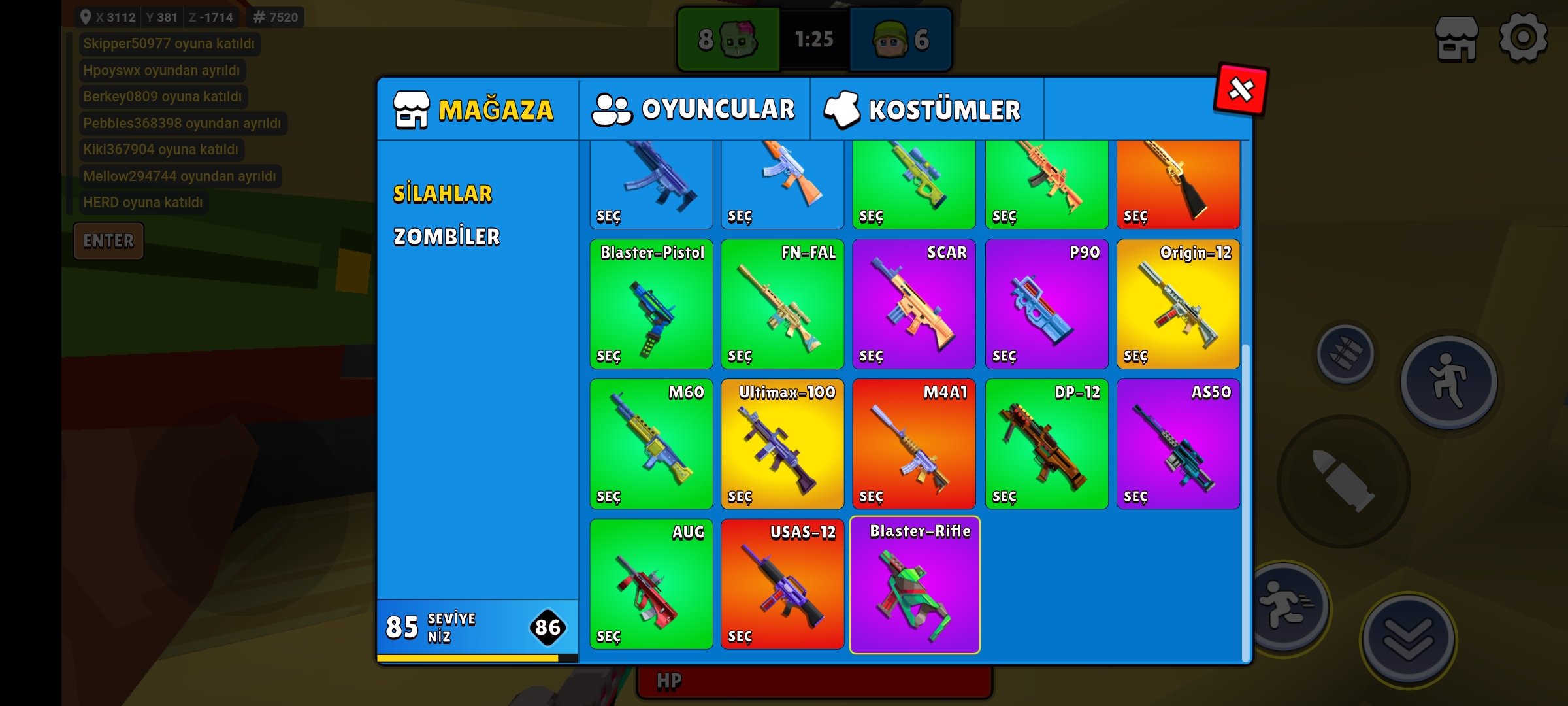Viewport: 1568px width, 706px height.
Task: Choose the SCAR weapon card
Action: (913, 305)
